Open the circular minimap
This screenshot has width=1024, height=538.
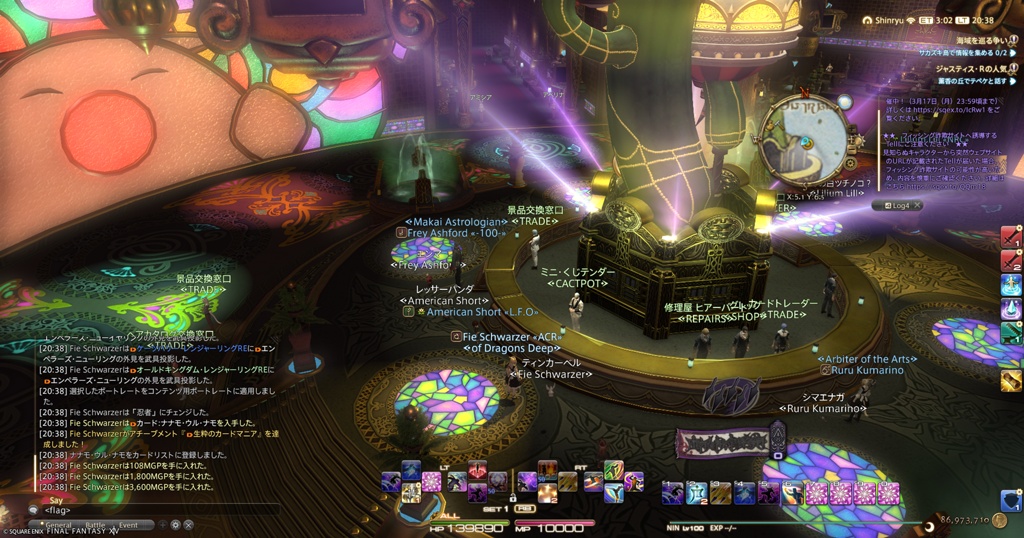coord(802,139)
